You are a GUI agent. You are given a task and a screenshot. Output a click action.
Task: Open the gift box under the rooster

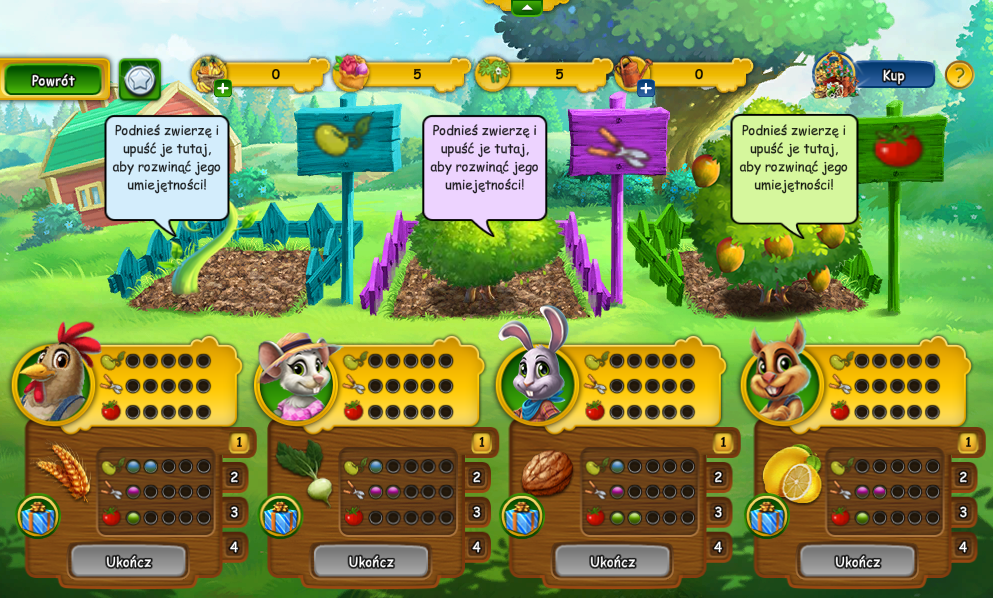click(38, 516)
